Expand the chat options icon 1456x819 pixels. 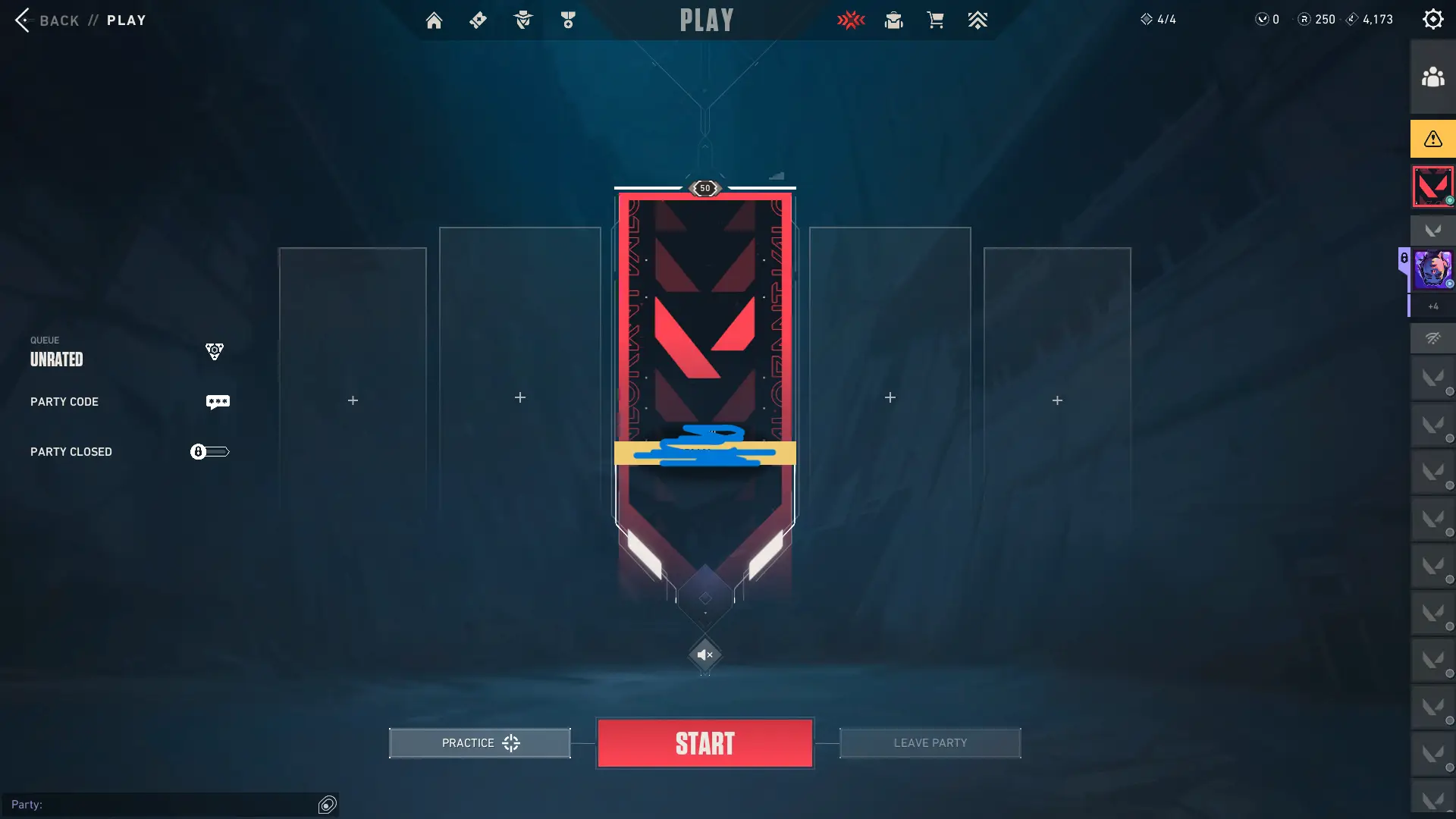tap(328, 805)
